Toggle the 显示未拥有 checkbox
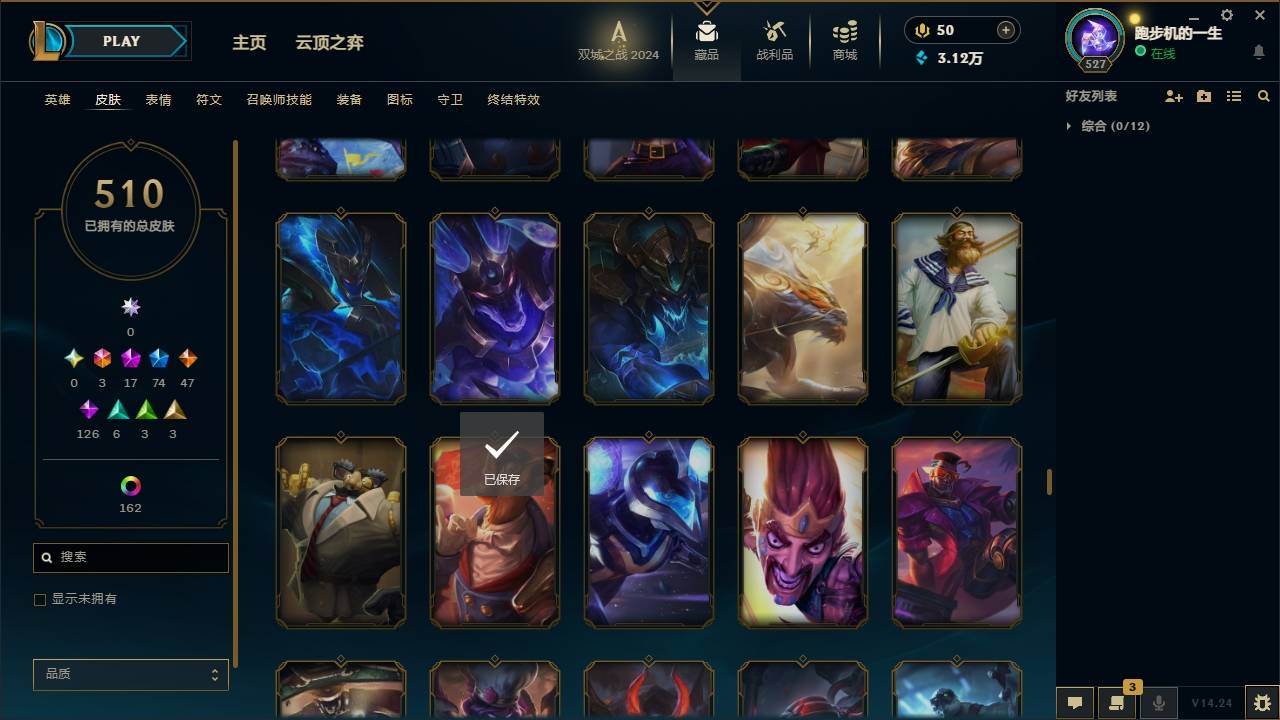 (40, 599)
